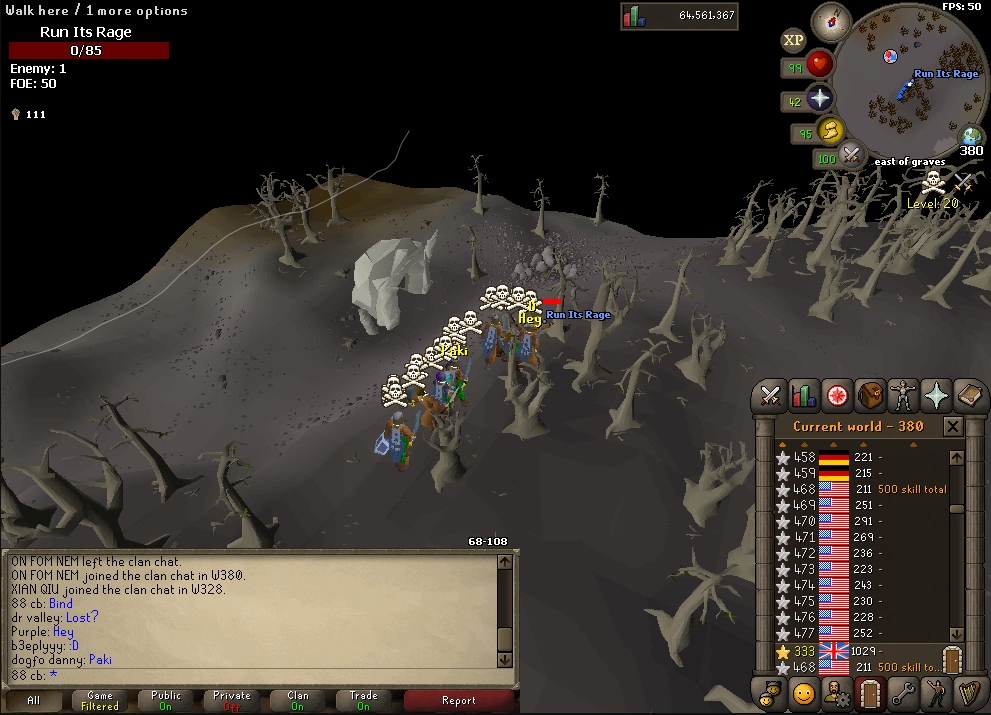Close the world switcher panel
This screenshot has height=715, width=991.
[x=953, y=427]
